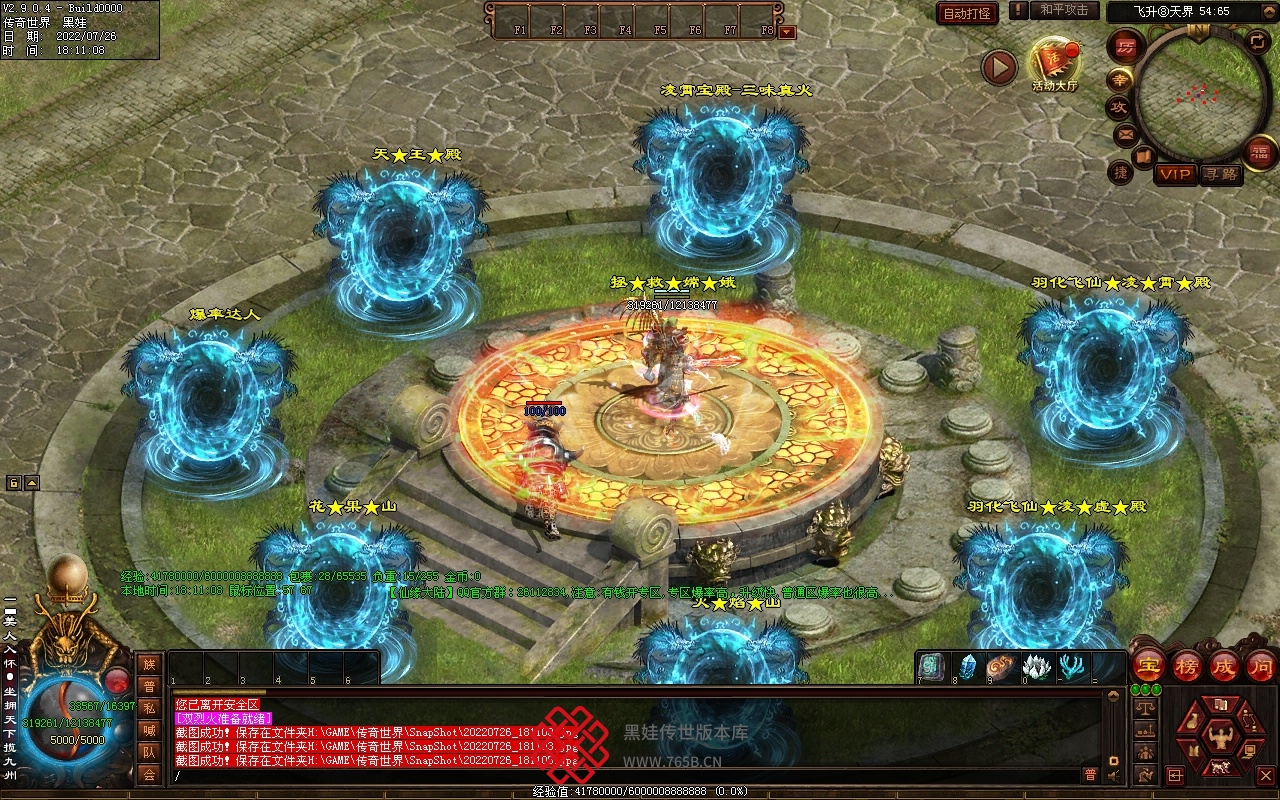Image resolution: width=1280 pixels, height=800 pixels.
Task: Click the round play arrow button
Action: pos(998,67)
